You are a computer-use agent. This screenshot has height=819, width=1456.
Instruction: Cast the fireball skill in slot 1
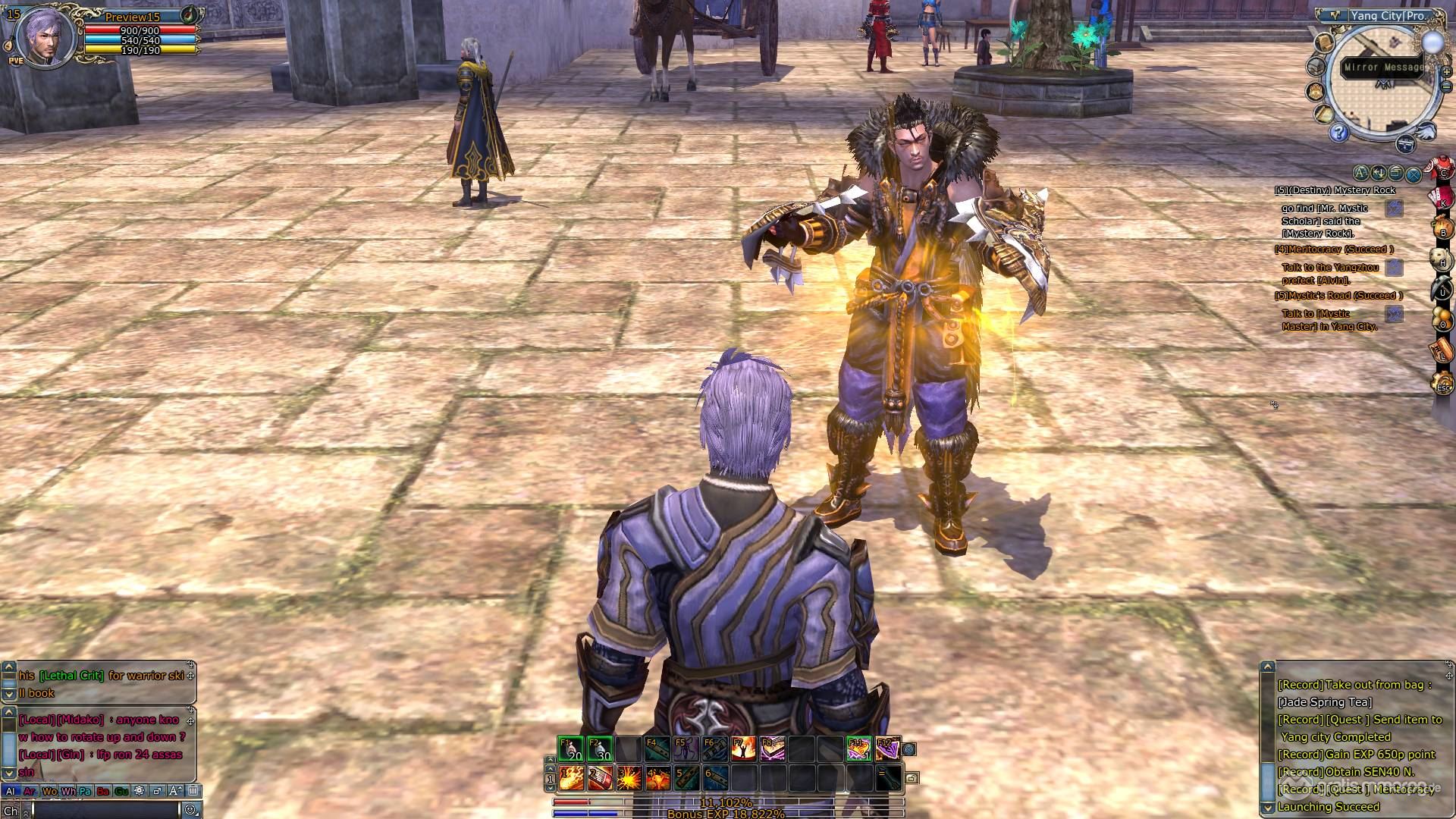(571, 777)
